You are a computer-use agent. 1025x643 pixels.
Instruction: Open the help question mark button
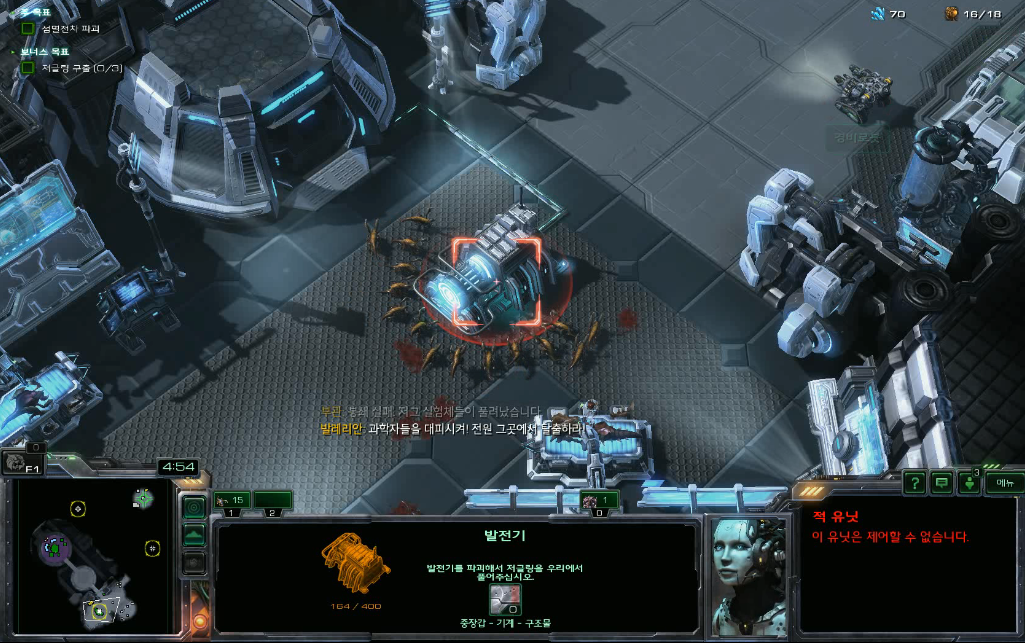coord(914,483)
